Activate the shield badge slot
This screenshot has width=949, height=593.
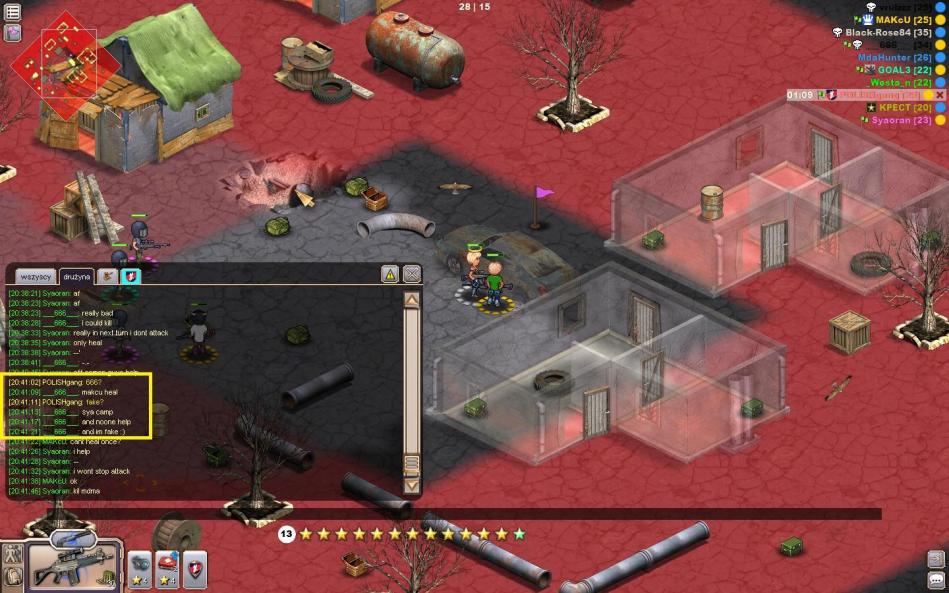tap(194, 565)
